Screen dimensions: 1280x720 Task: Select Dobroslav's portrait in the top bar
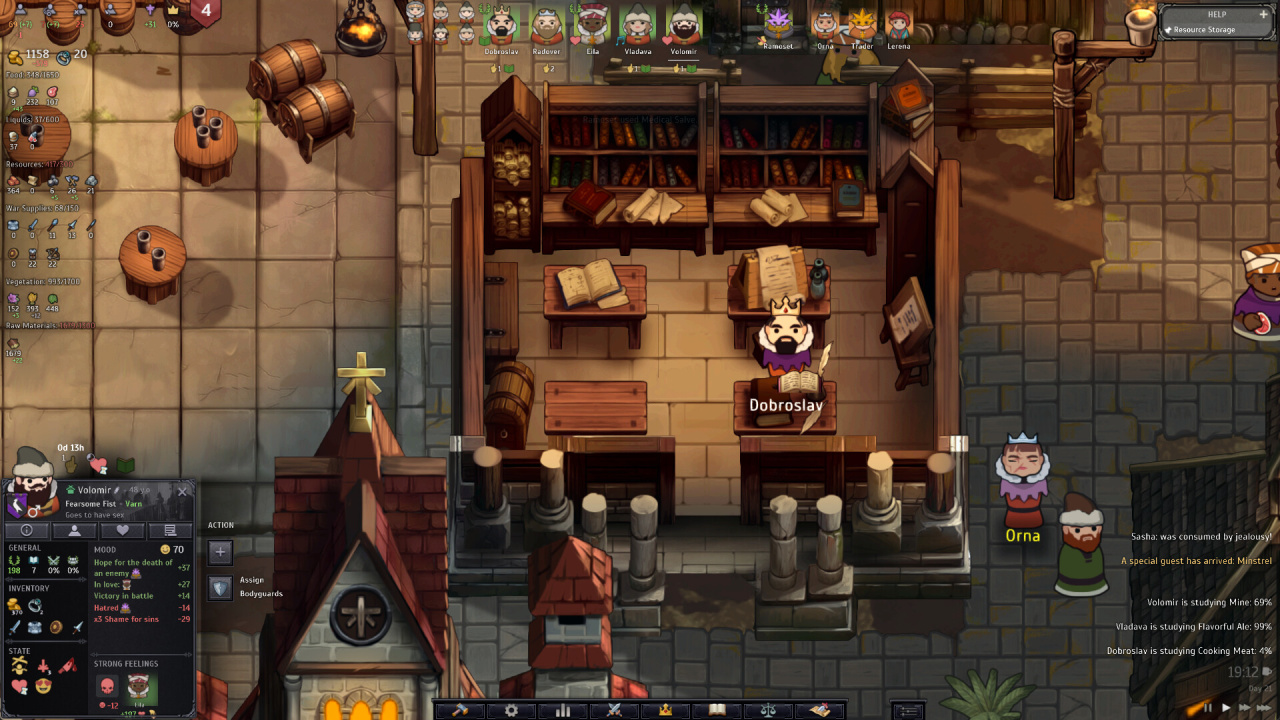(500, 26)
